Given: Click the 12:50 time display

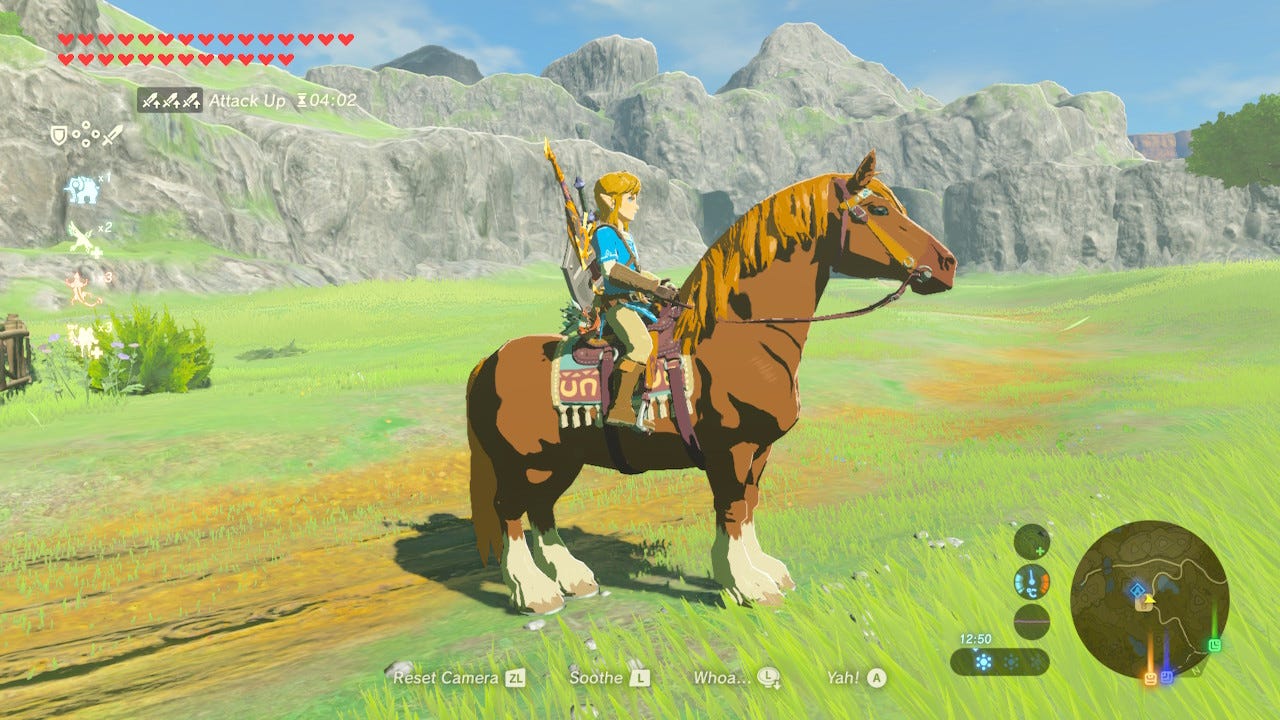Looking at the screenshot, I should pos(975,637).
